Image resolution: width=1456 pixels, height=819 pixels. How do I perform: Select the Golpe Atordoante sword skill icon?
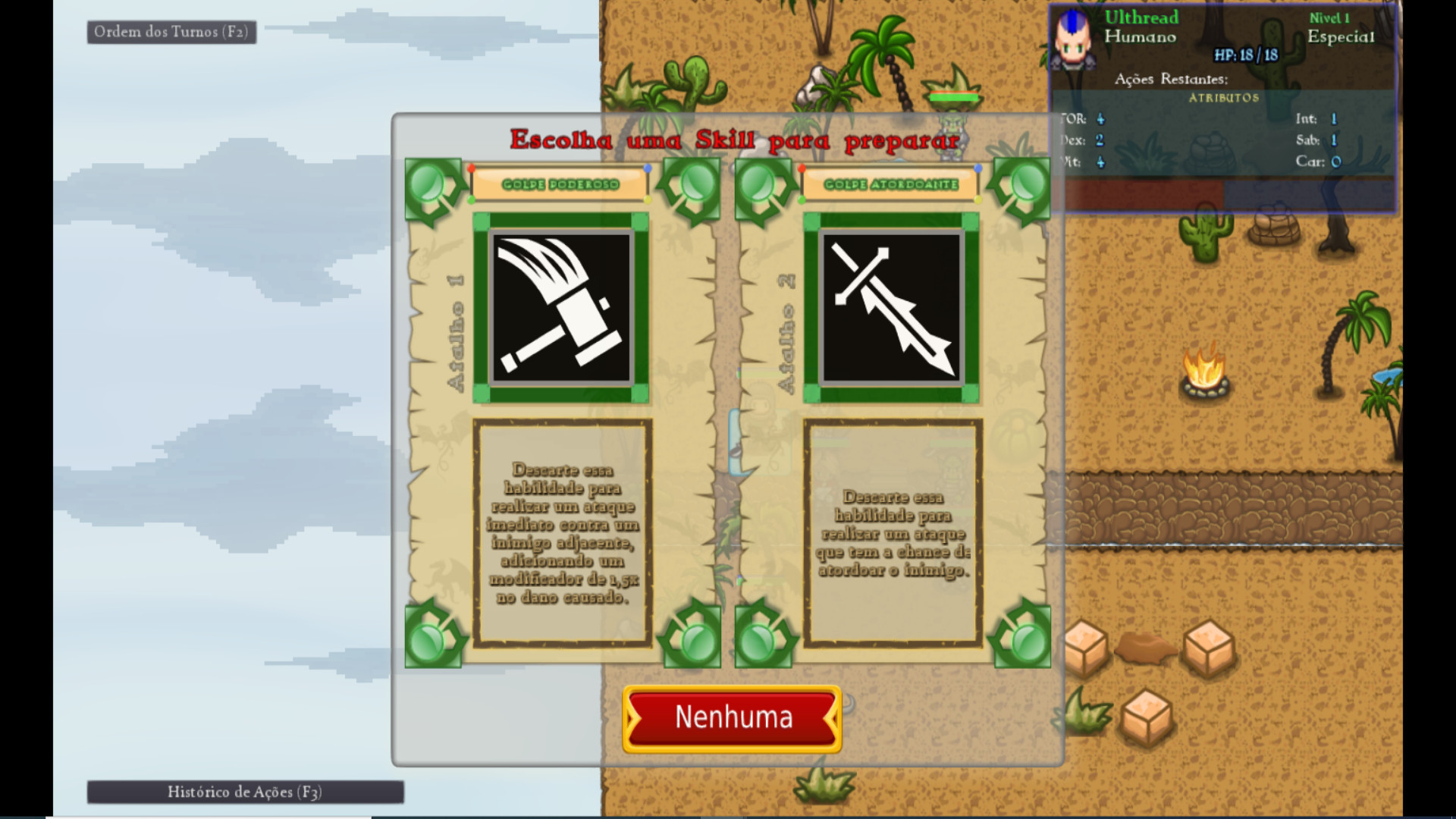pyautogui.click(x=891, y=307)
